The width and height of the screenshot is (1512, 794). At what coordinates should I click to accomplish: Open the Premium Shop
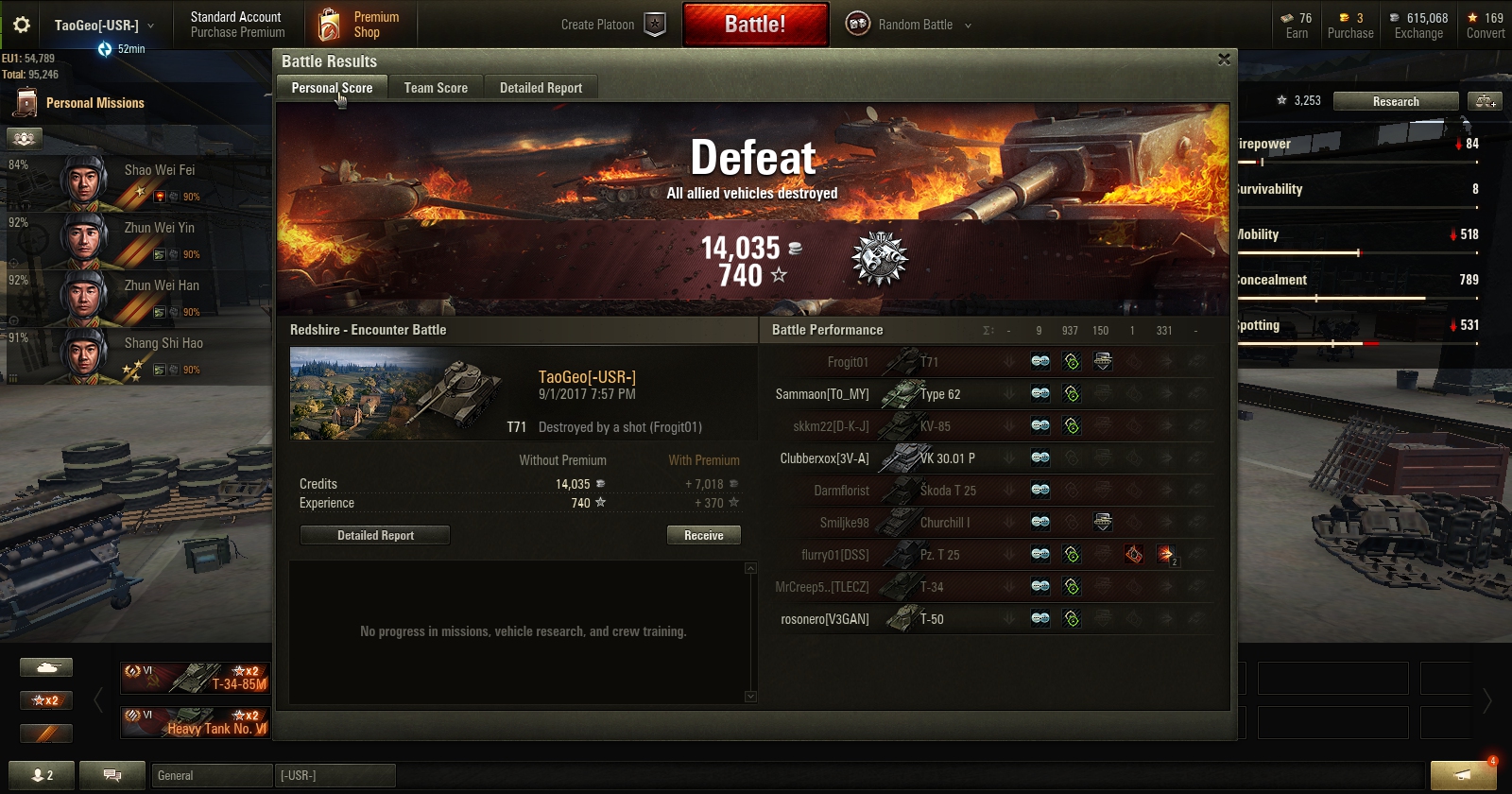(360, 25)
